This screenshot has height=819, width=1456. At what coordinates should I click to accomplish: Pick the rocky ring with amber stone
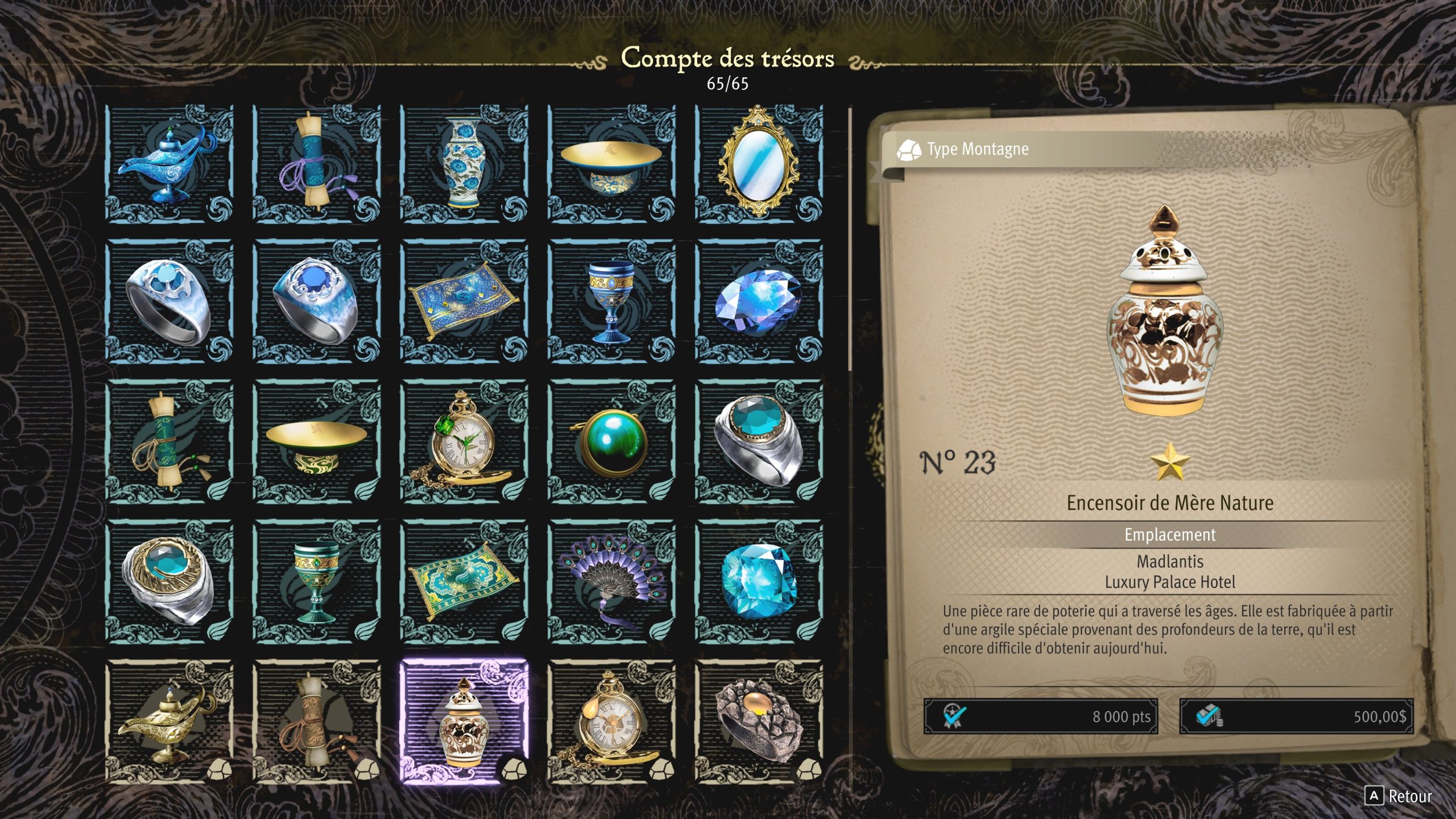(x=759, y=721)
